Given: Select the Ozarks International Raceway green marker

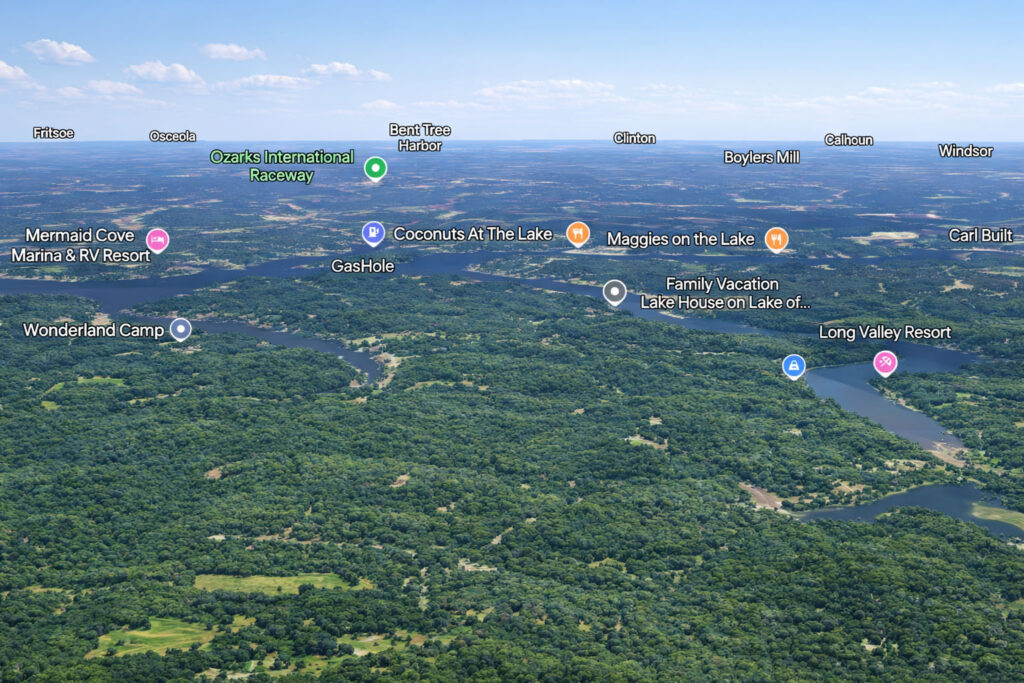Looking at the screenshot, I should pos(375,168).
